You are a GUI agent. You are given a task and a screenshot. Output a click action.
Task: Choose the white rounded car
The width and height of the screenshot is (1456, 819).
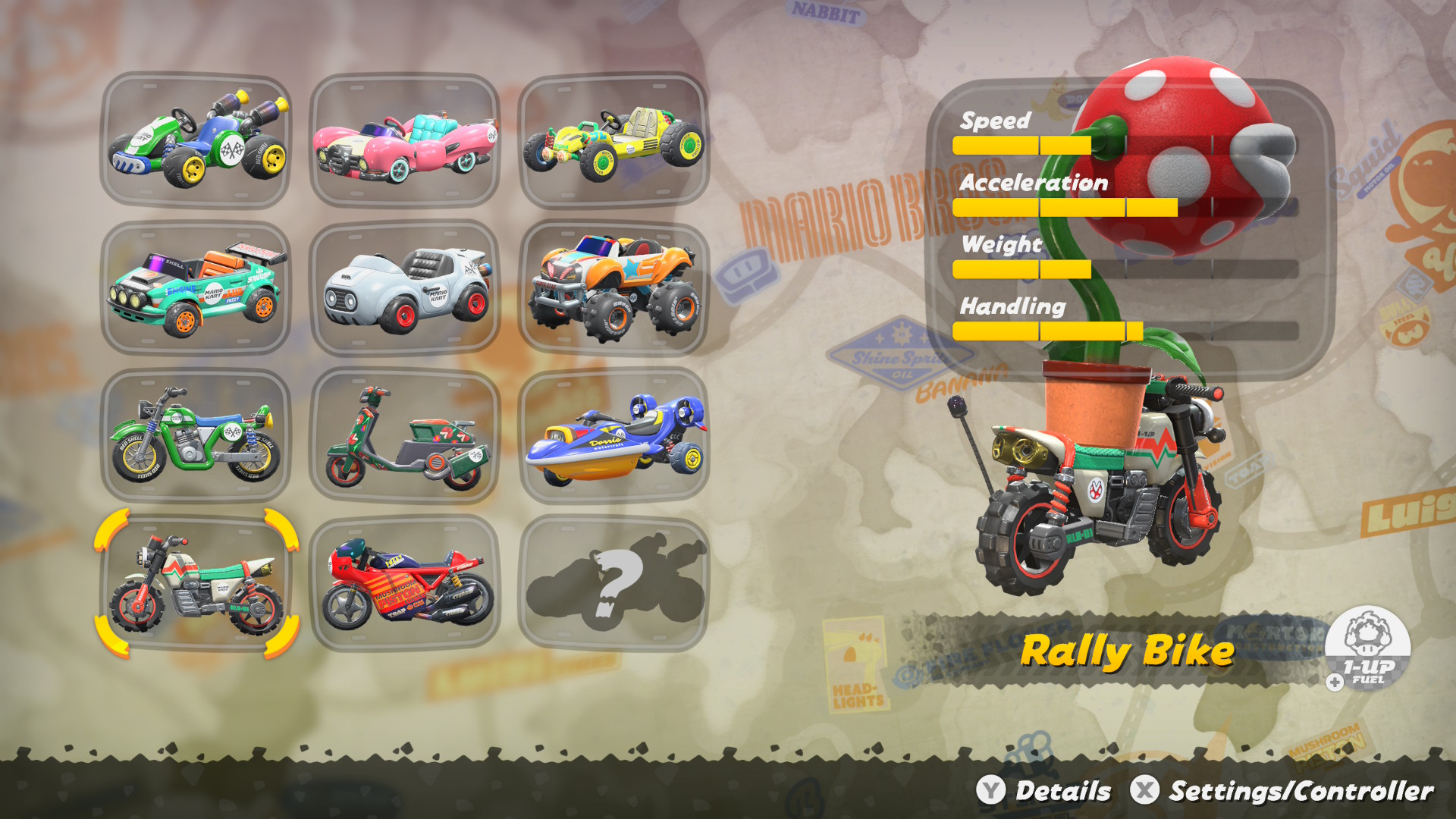[x=405, y=288]
